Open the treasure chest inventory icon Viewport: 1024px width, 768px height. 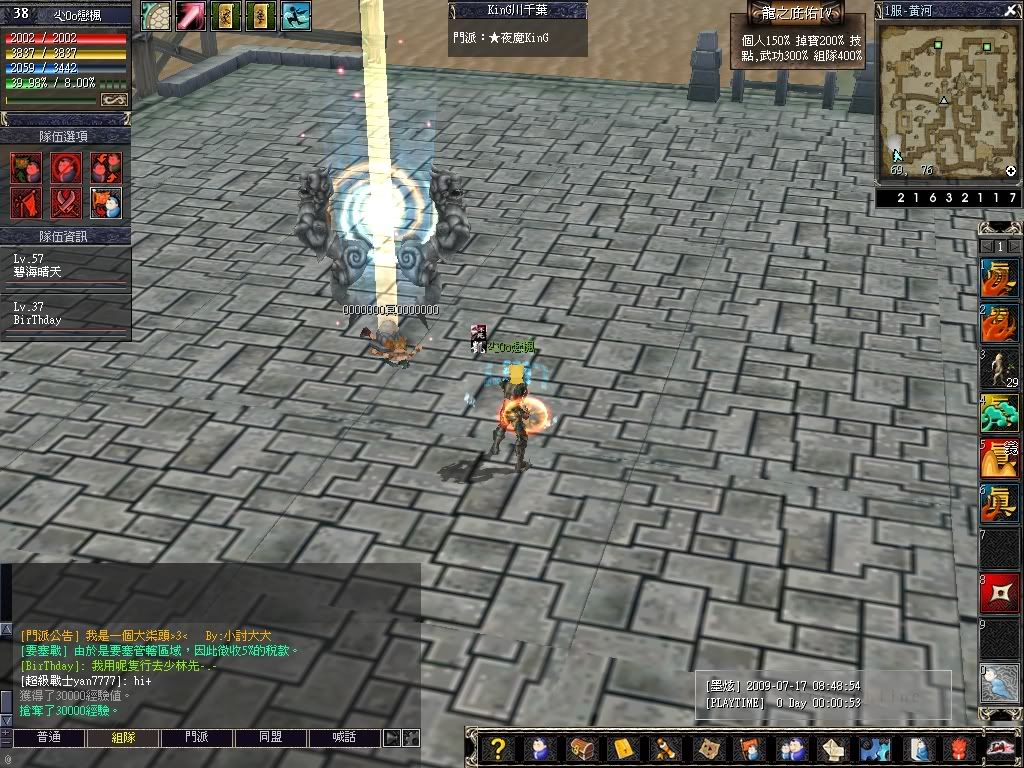point(581,749)
